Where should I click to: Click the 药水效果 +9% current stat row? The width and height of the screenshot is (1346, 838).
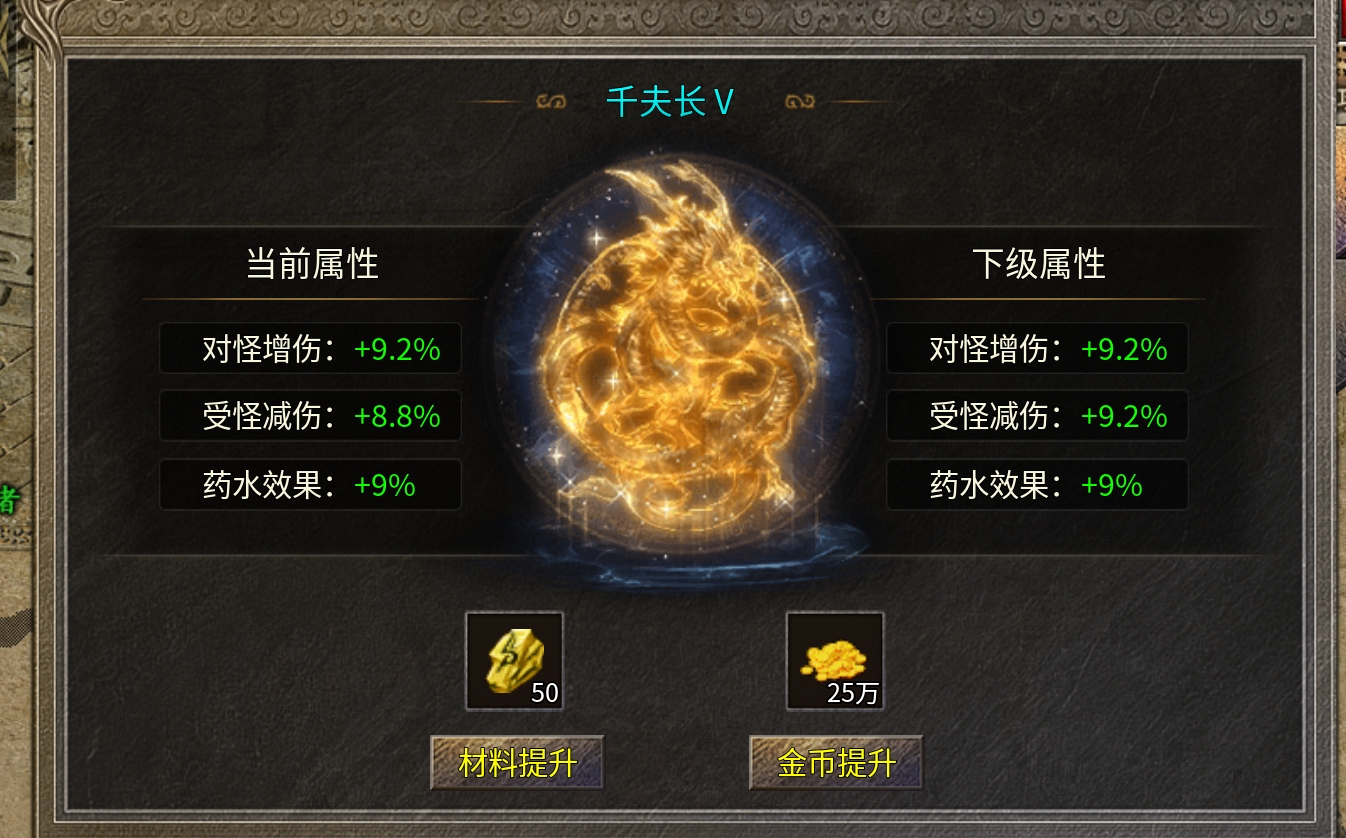310,484
